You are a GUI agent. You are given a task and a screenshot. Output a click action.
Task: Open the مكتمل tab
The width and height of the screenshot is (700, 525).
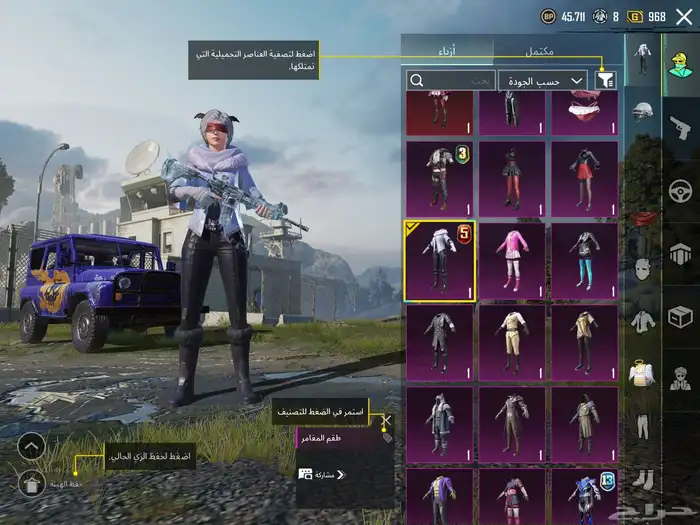[x=553, y=51]
